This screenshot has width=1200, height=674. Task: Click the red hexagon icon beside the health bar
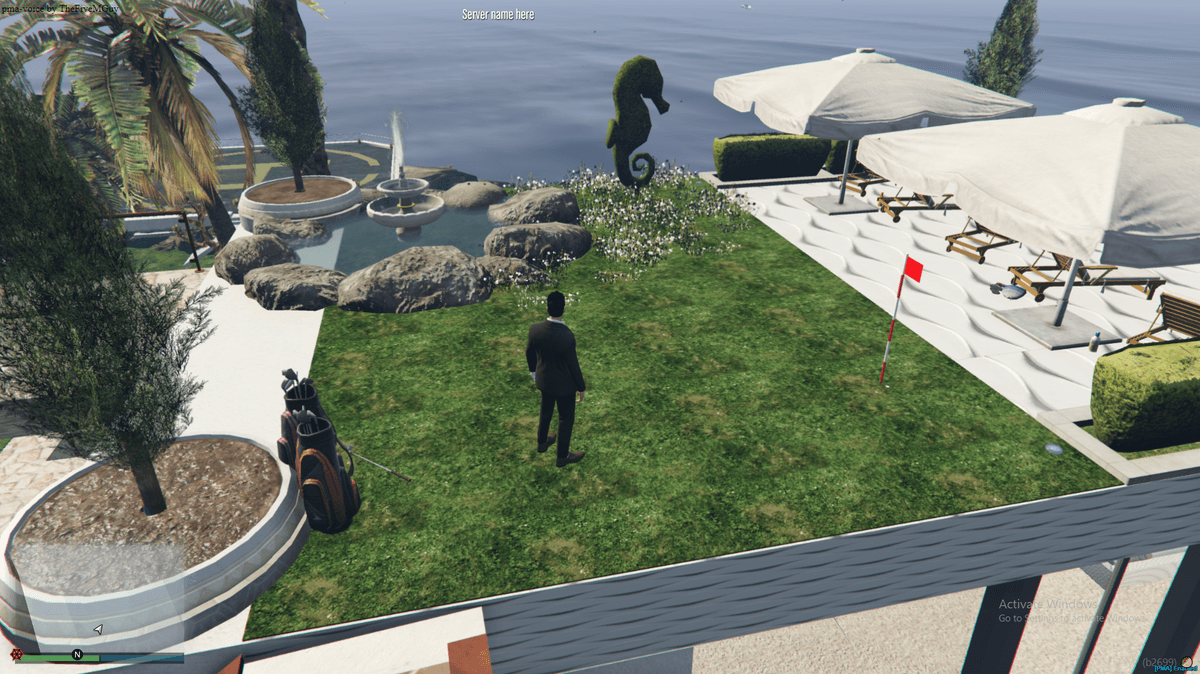(16, 655)
